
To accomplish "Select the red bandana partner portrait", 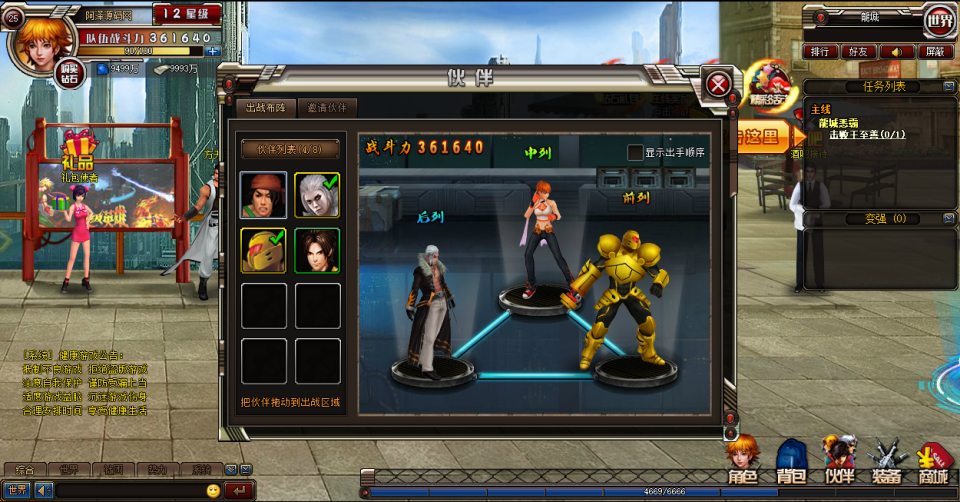I will coord(263,195).
